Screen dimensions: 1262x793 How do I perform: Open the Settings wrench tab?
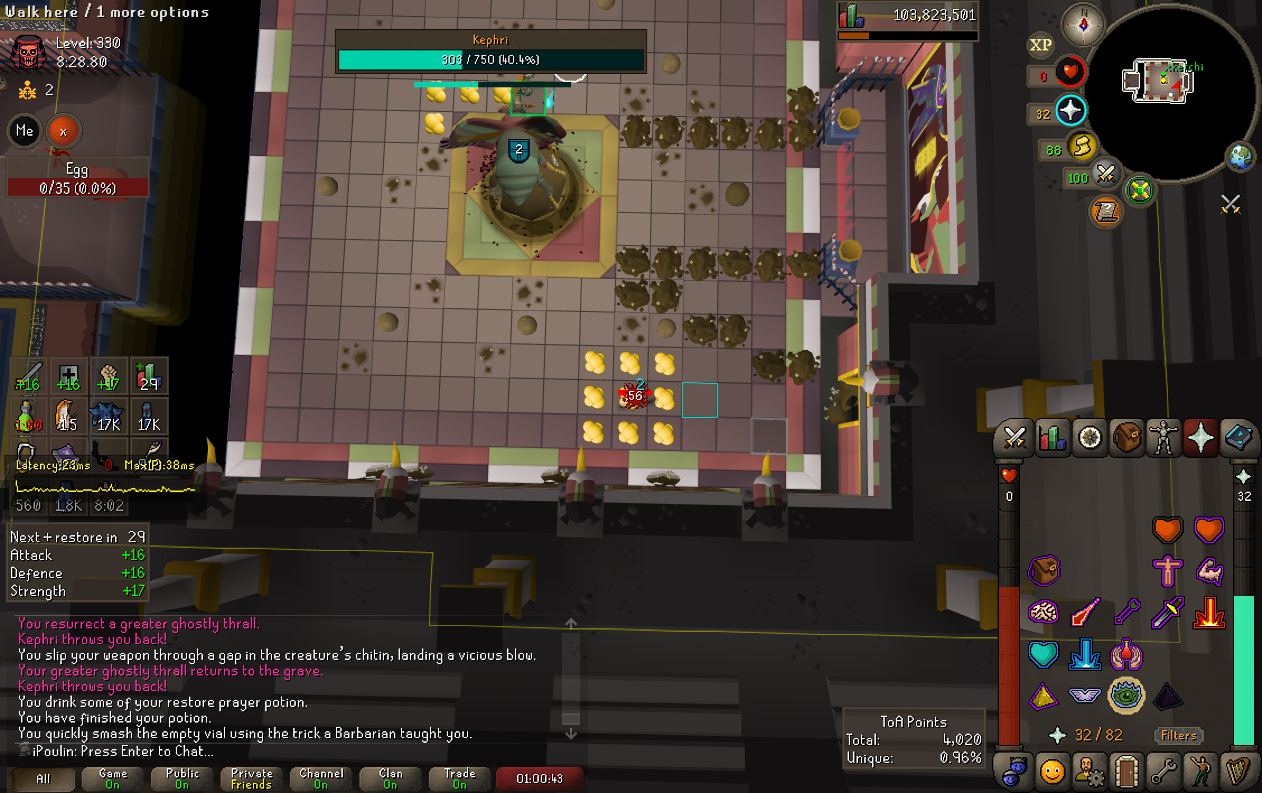click(x=1163, y=771)
